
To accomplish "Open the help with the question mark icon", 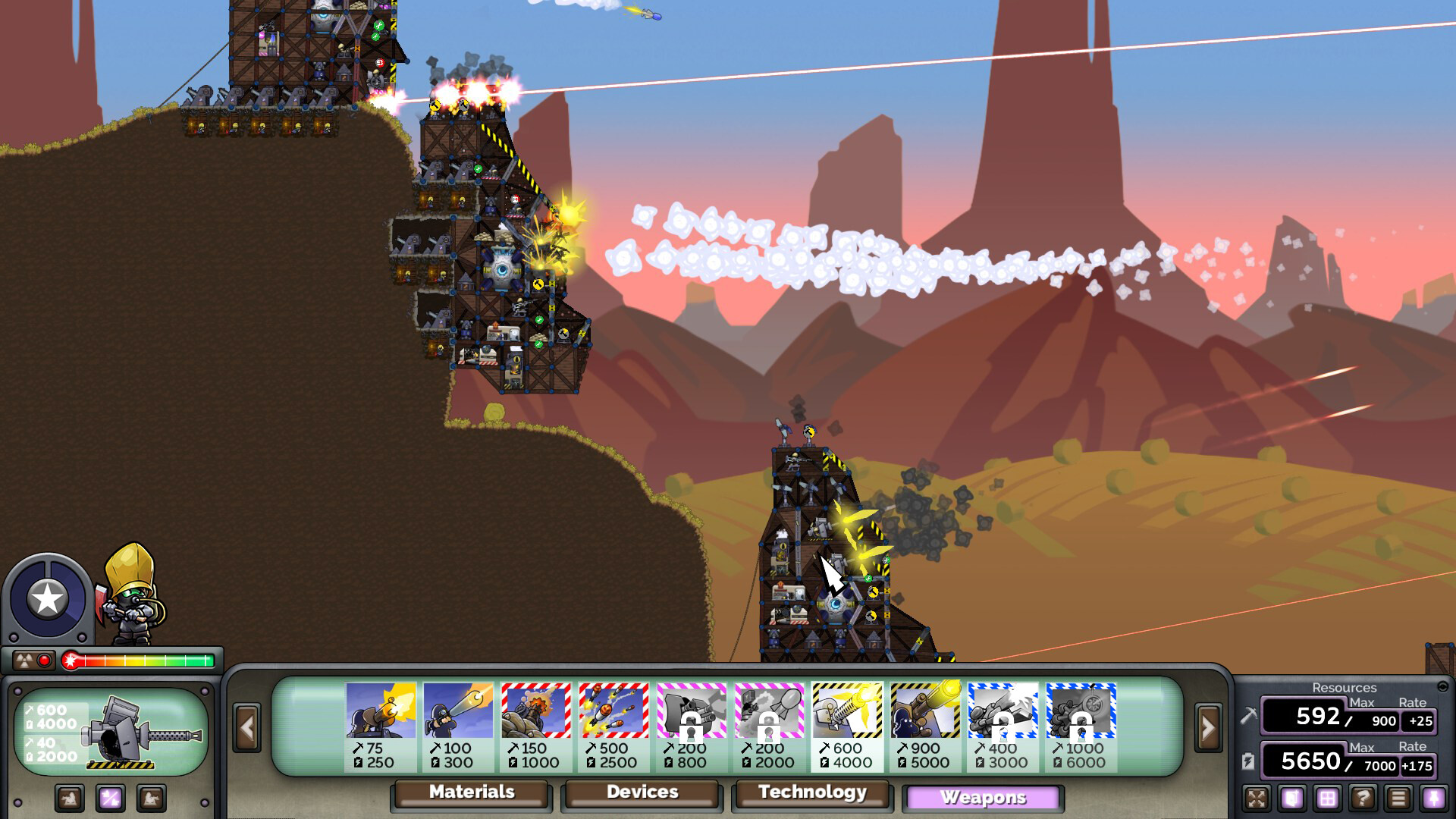I will tap(1363, 799).
